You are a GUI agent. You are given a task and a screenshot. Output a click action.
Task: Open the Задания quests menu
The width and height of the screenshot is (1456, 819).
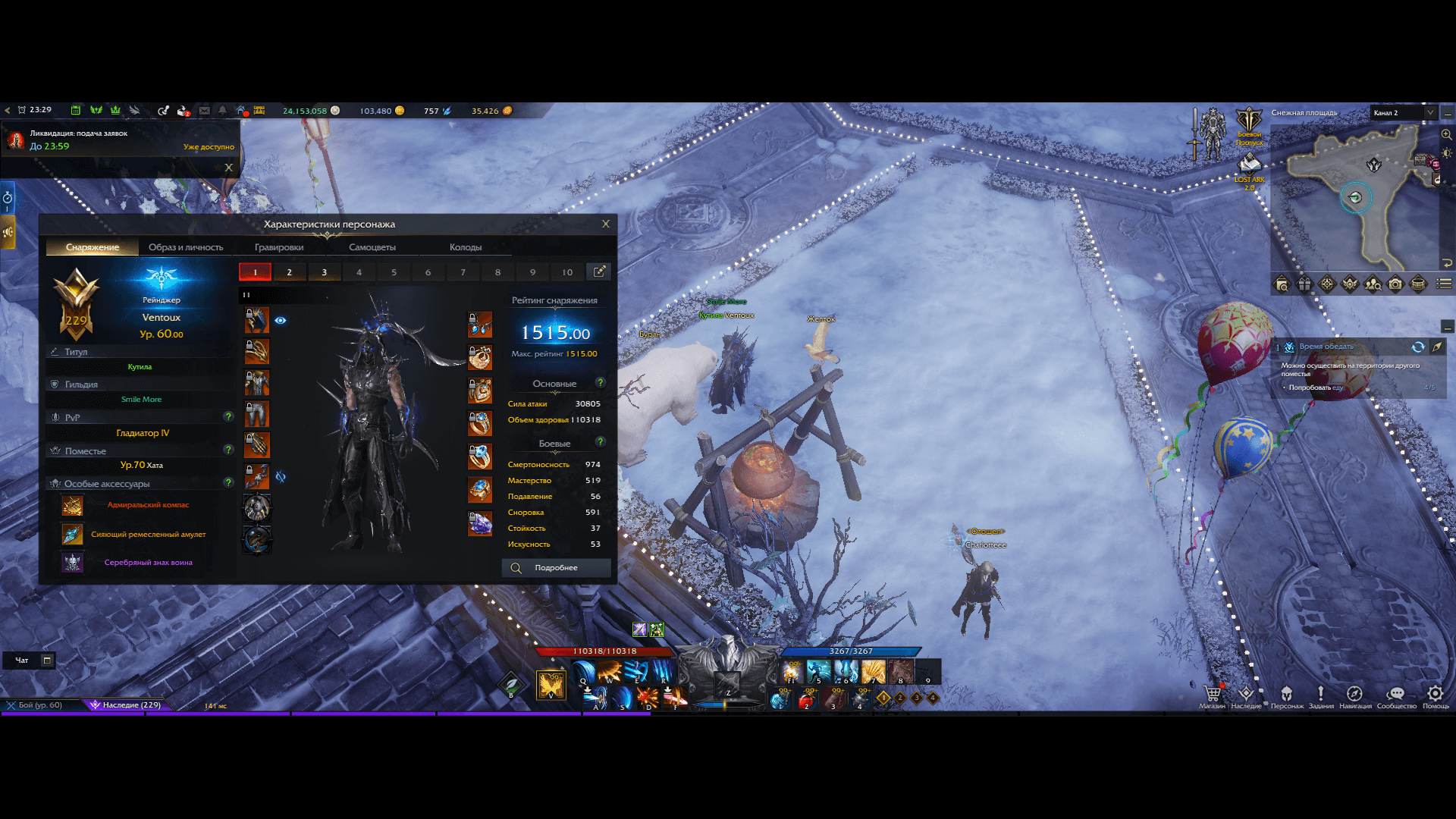coord(1320,695)
